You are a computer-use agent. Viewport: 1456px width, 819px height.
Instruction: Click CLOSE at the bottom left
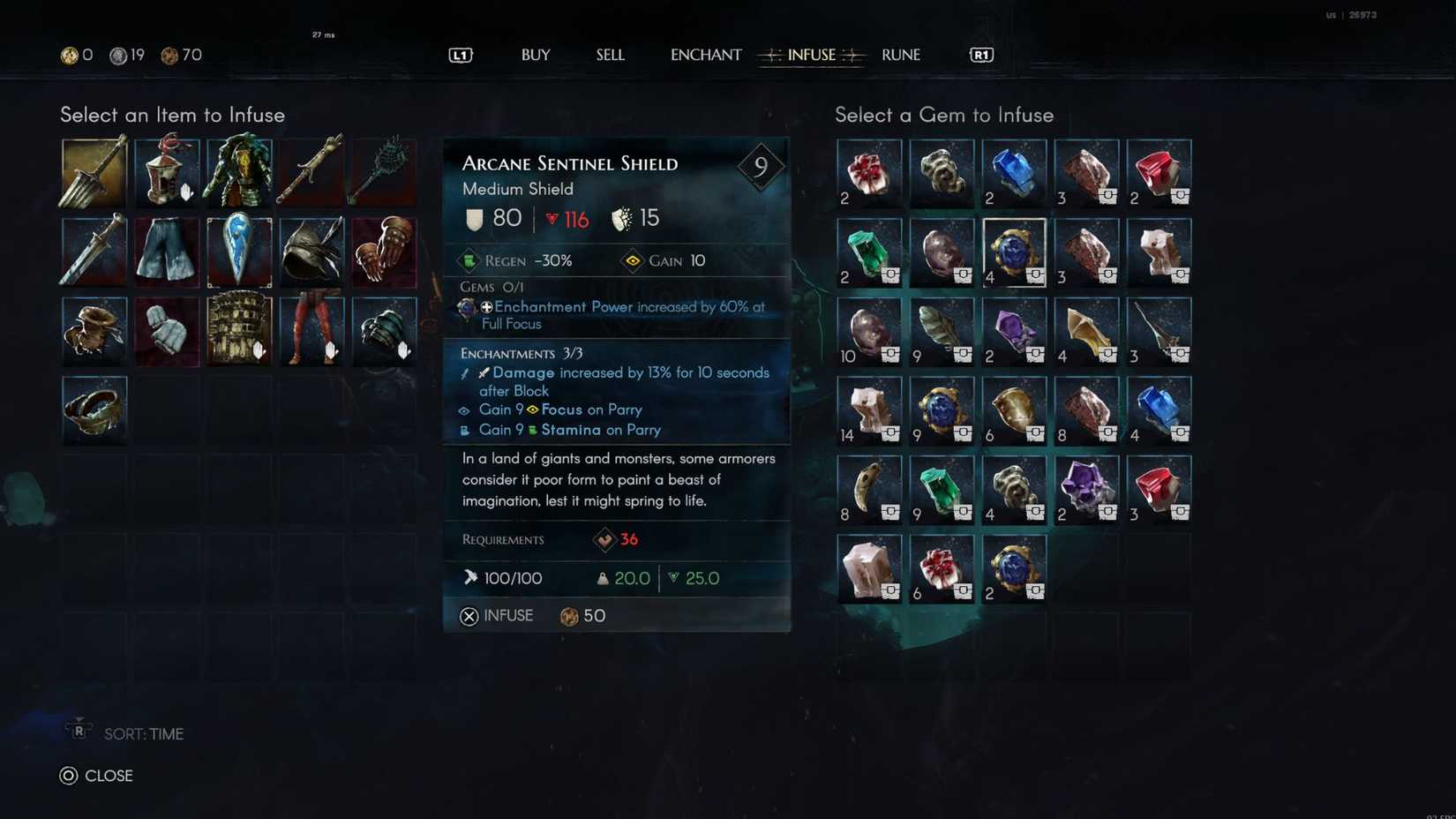[108, 776]
